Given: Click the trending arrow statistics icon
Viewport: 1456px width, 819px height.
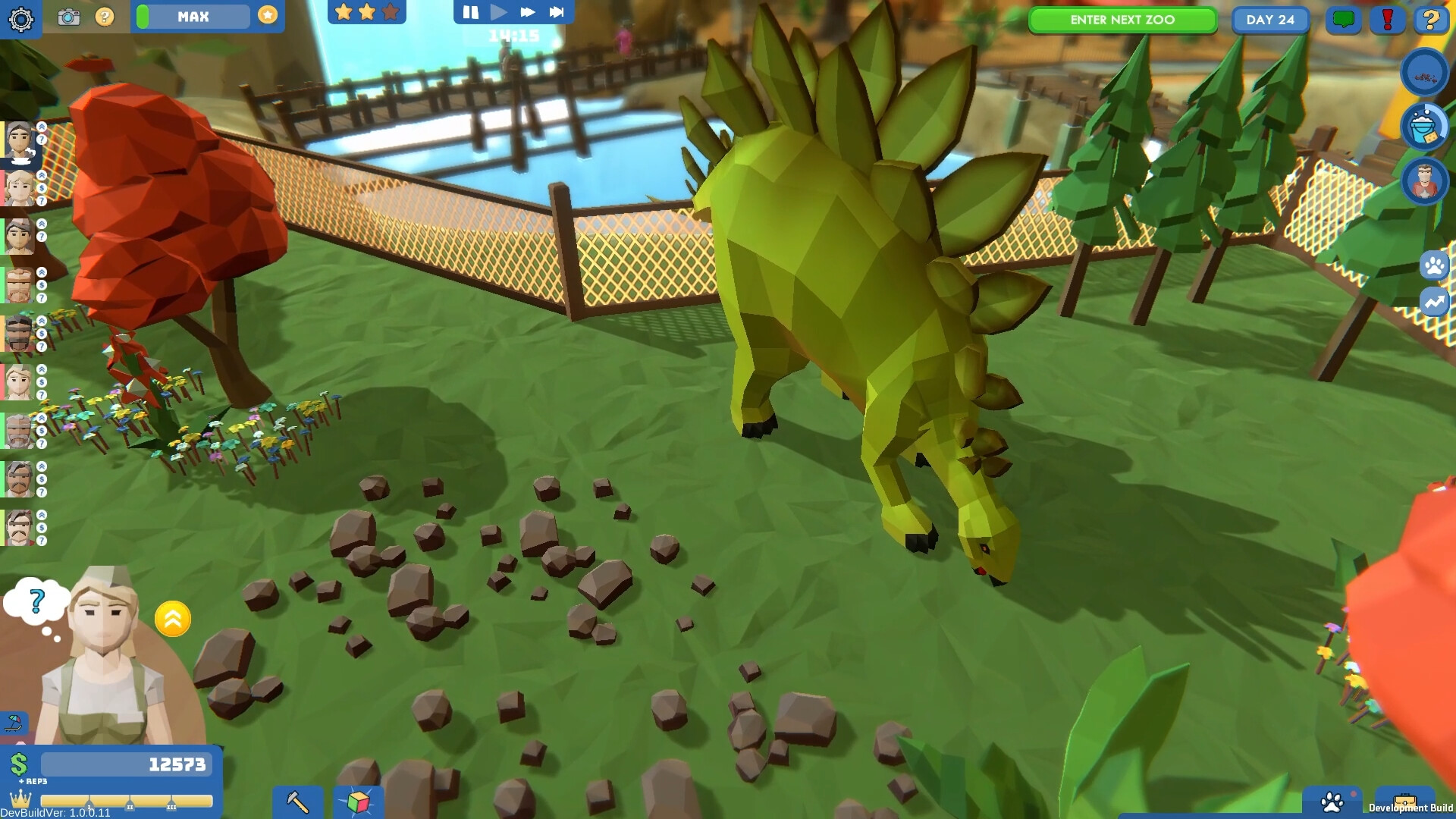Looking at the screenshot, I should point(1432,301).
